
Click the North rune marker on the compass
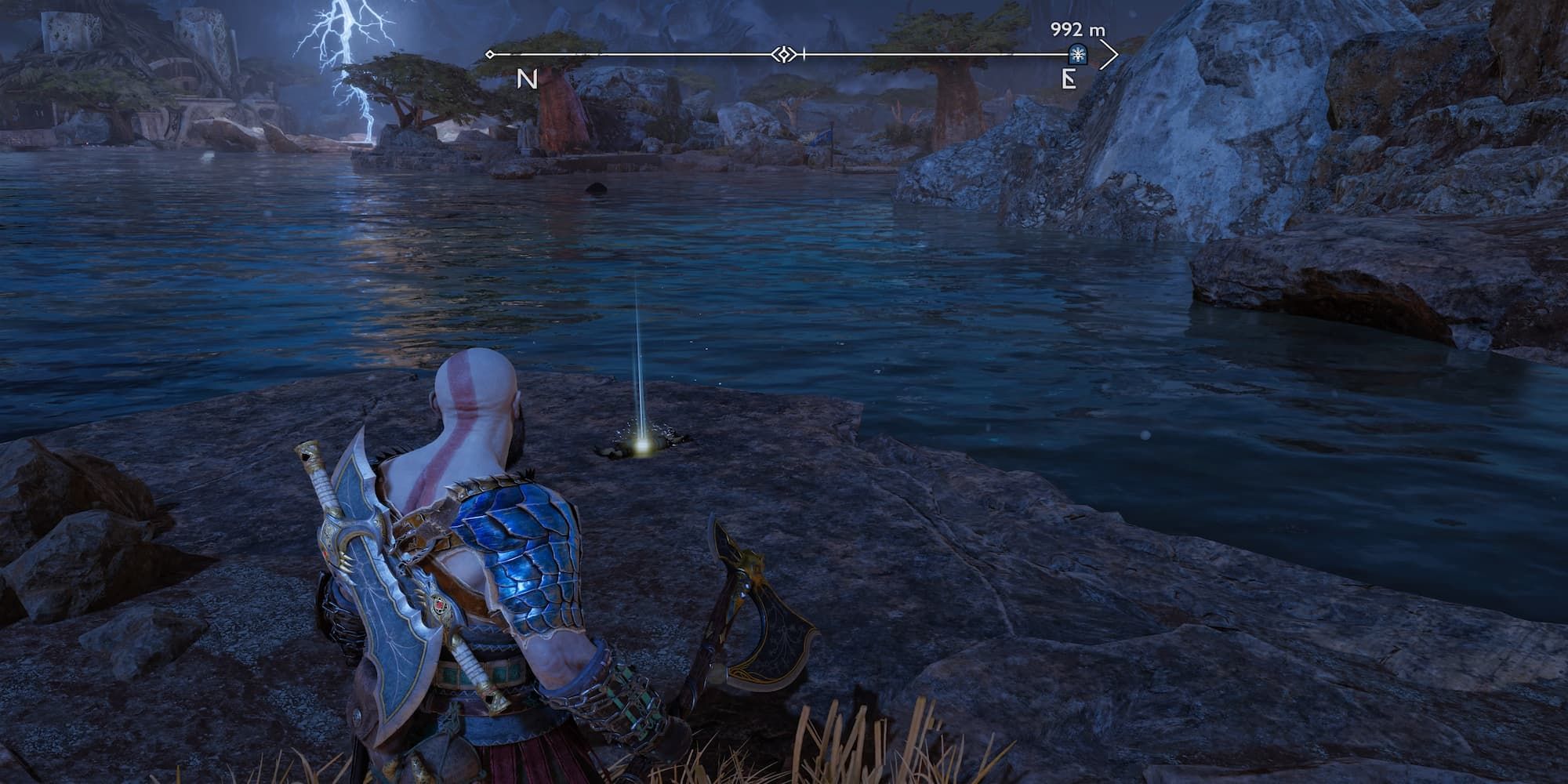[526, 78]
